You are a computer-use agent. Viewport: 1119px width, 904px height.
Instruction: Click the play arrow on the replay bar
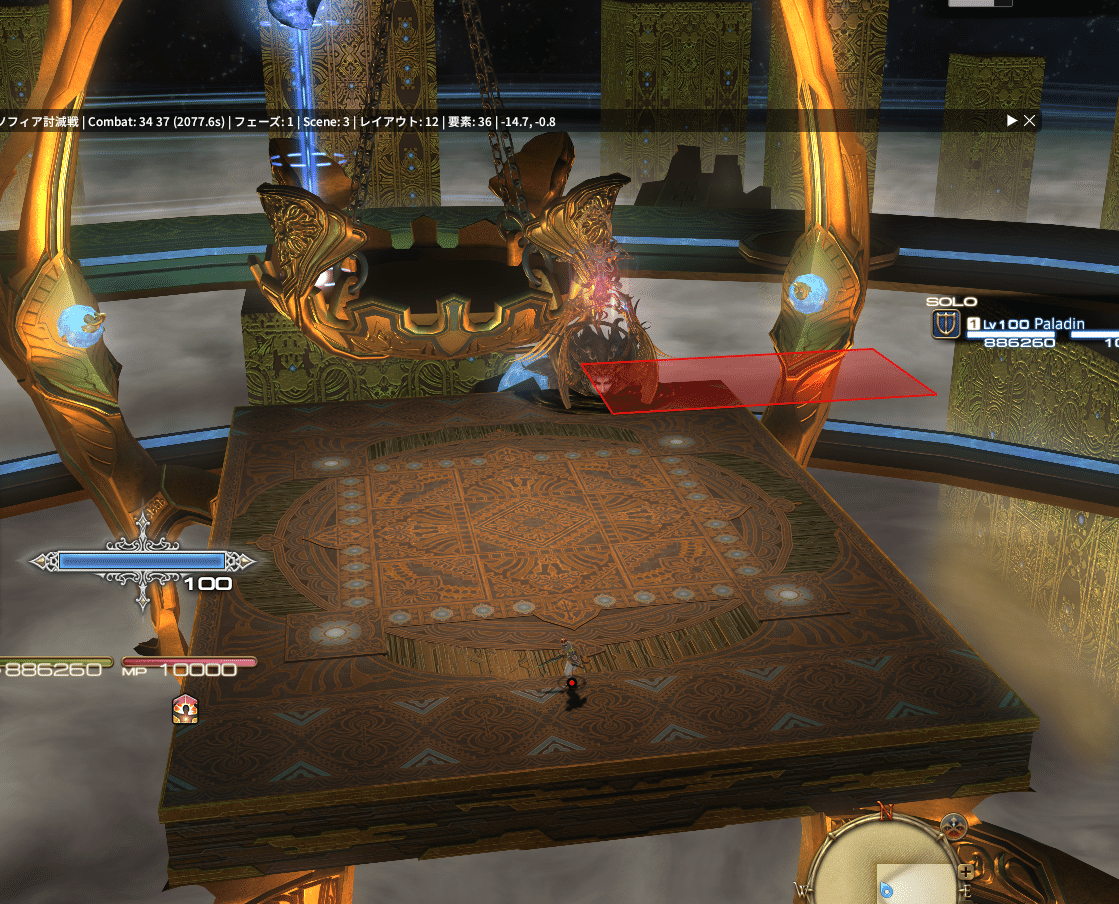click(x=1012, y=121)
